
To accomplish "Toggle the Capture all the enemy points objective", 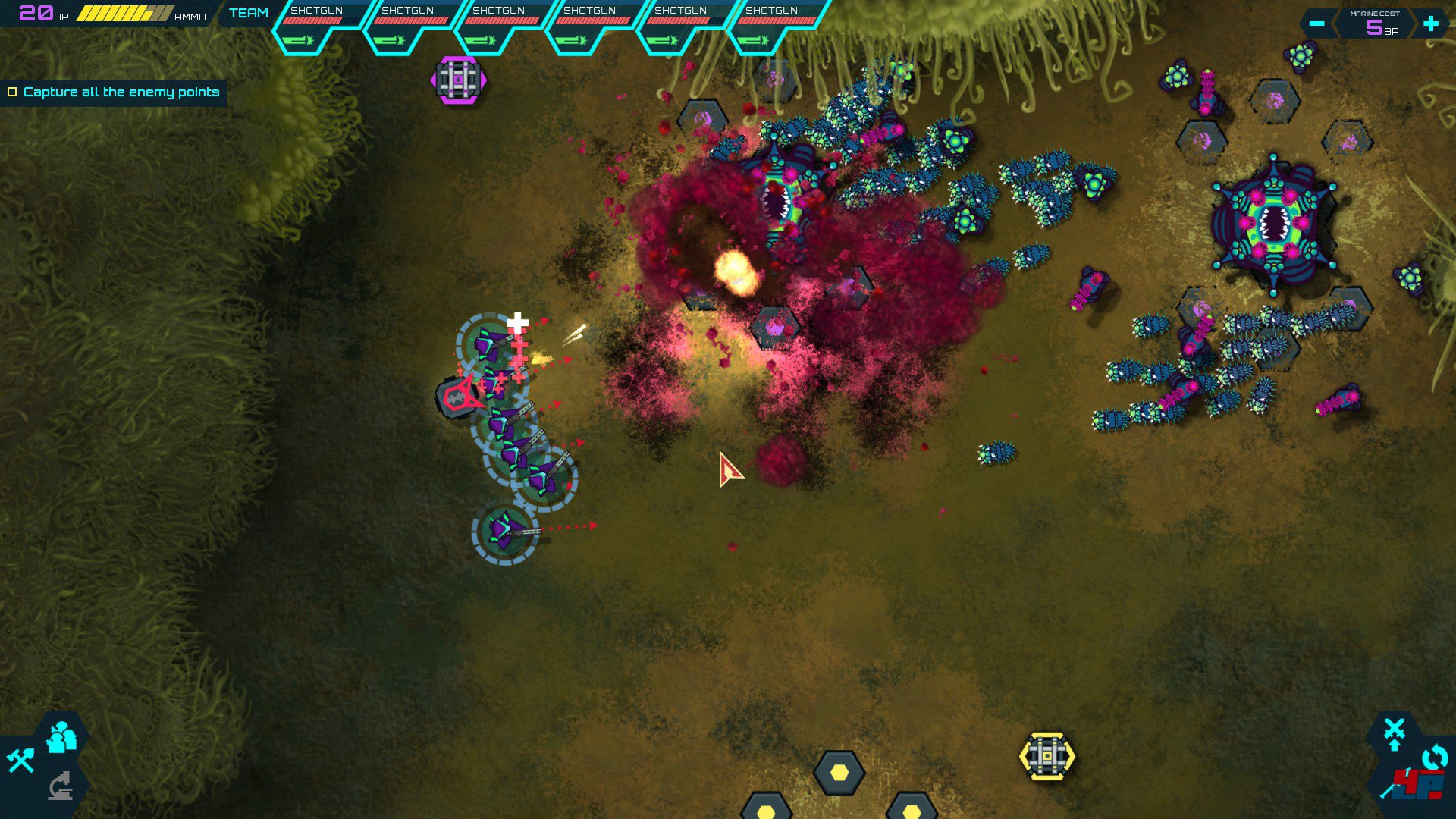I will 12,93.
